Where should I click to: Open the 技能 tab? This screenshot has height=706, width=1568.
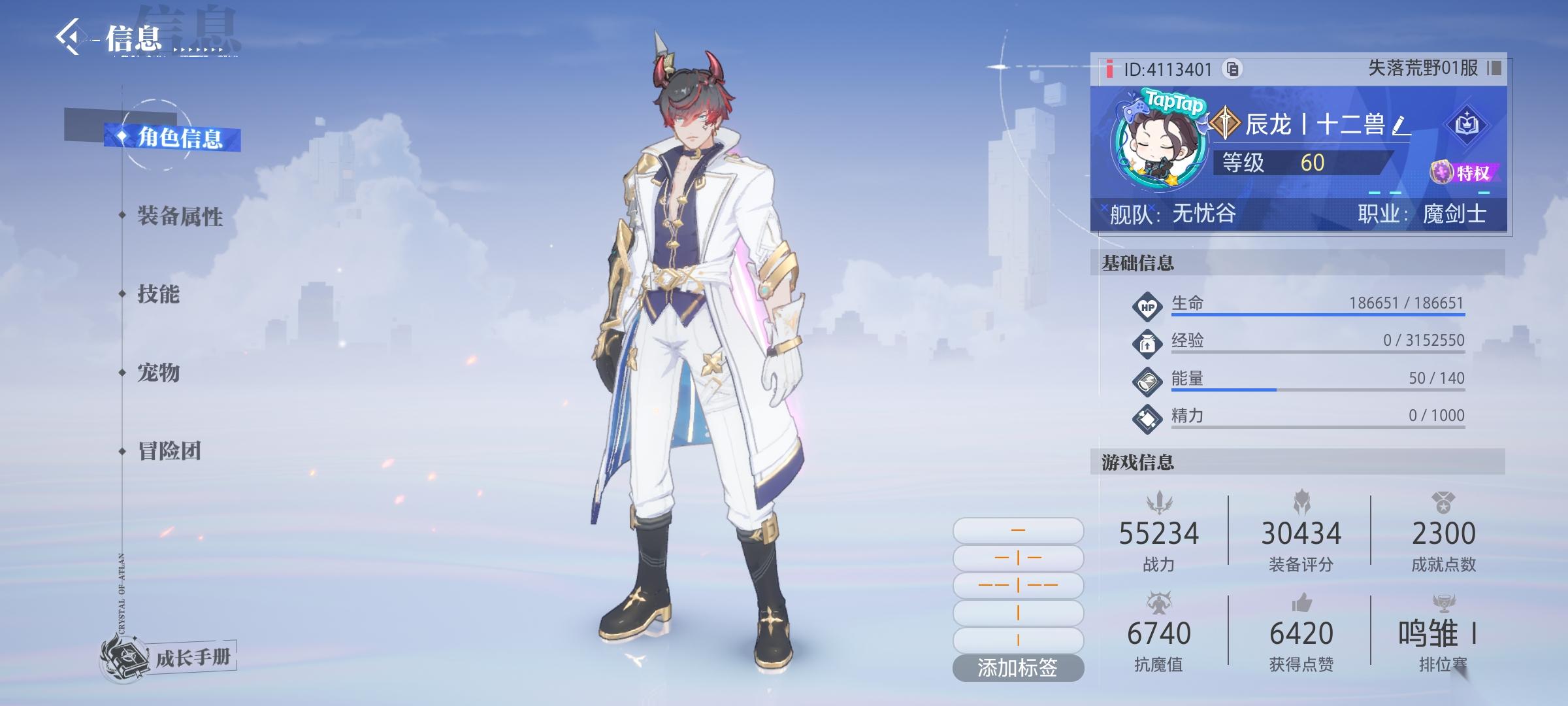pos(158,294)
